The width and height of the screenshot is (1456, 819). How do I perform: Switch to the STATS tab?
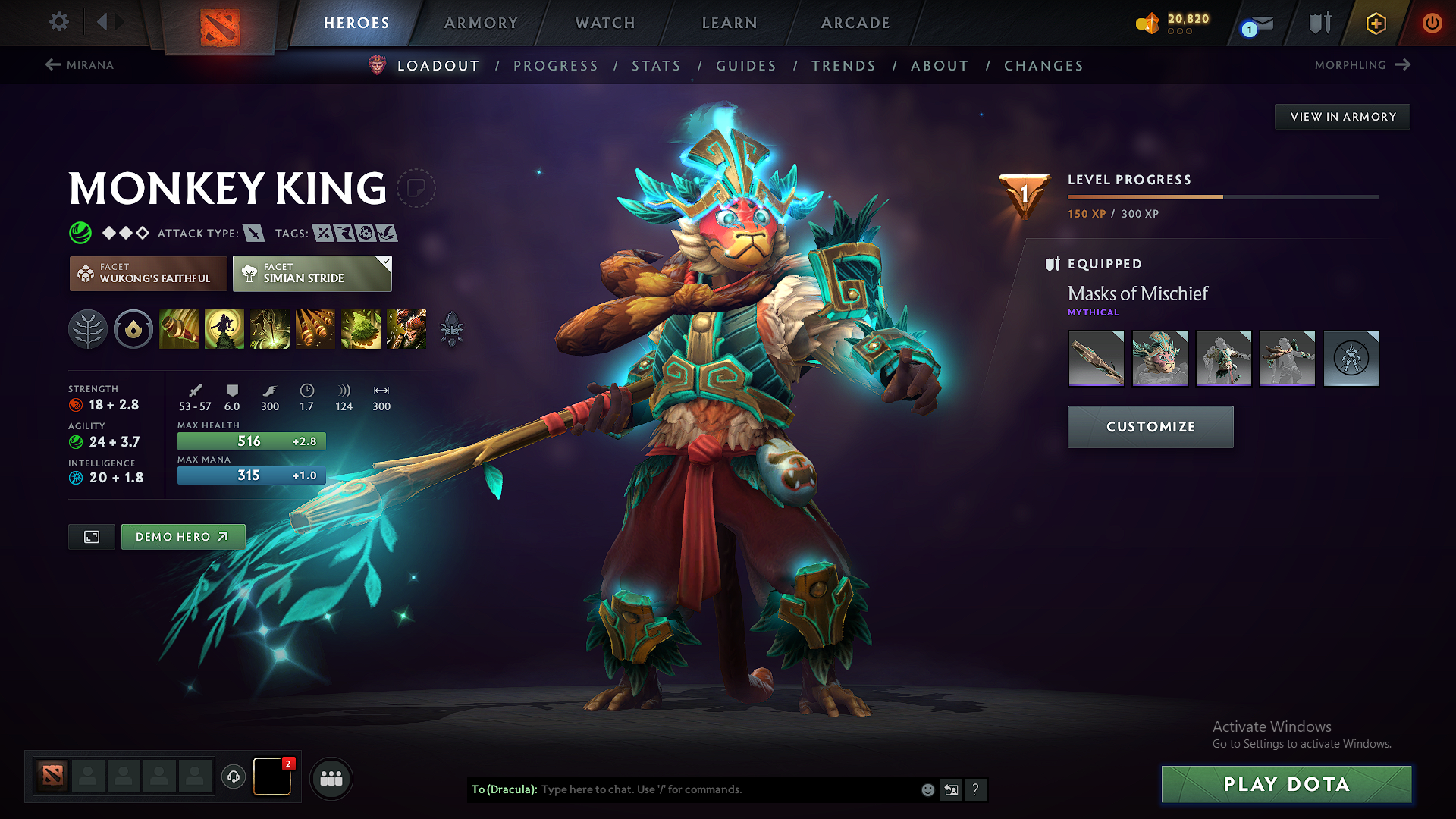[x=656, y=66]
